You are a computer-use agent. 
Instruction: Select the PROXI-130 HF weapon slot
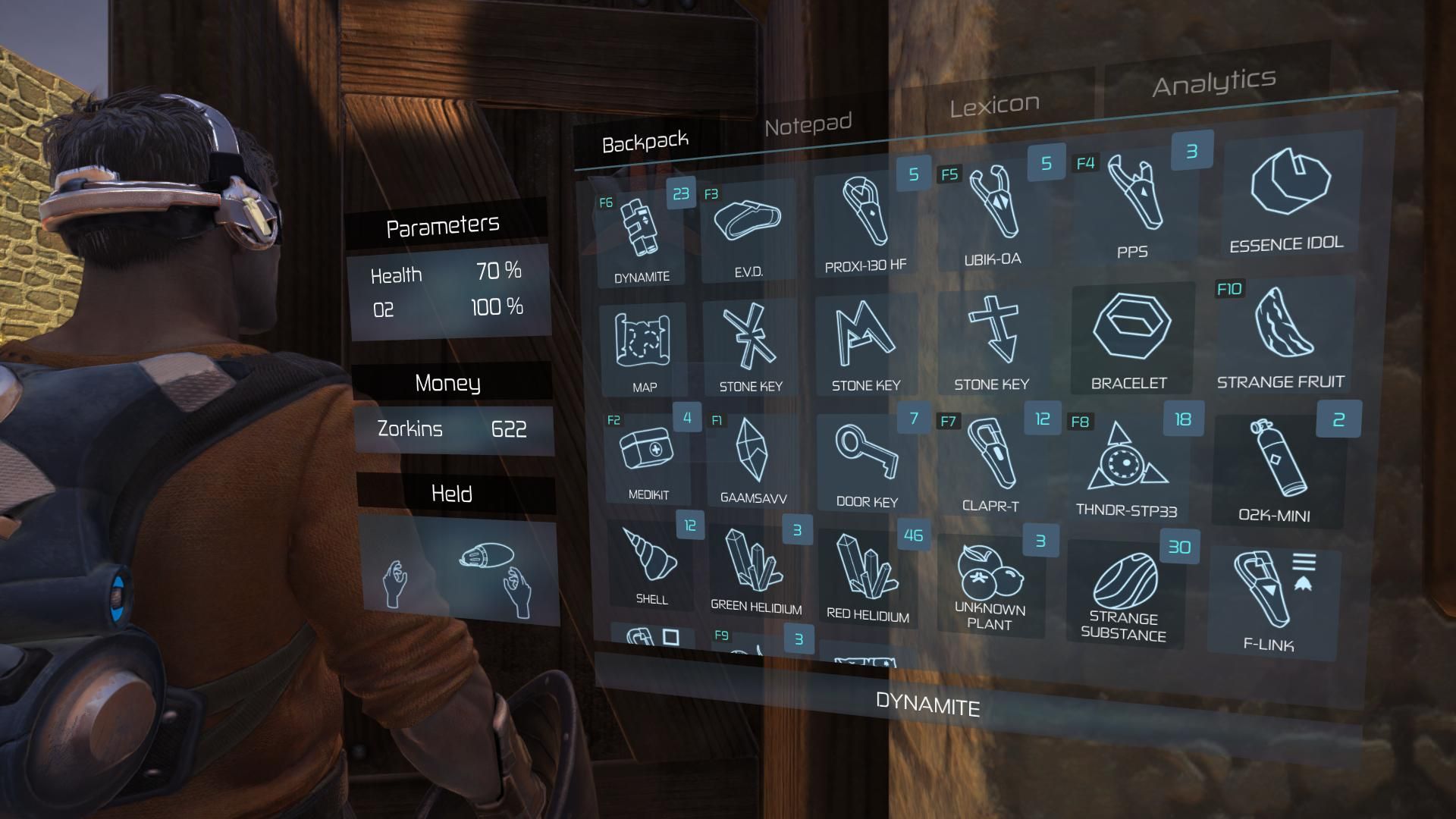point(865,220)
